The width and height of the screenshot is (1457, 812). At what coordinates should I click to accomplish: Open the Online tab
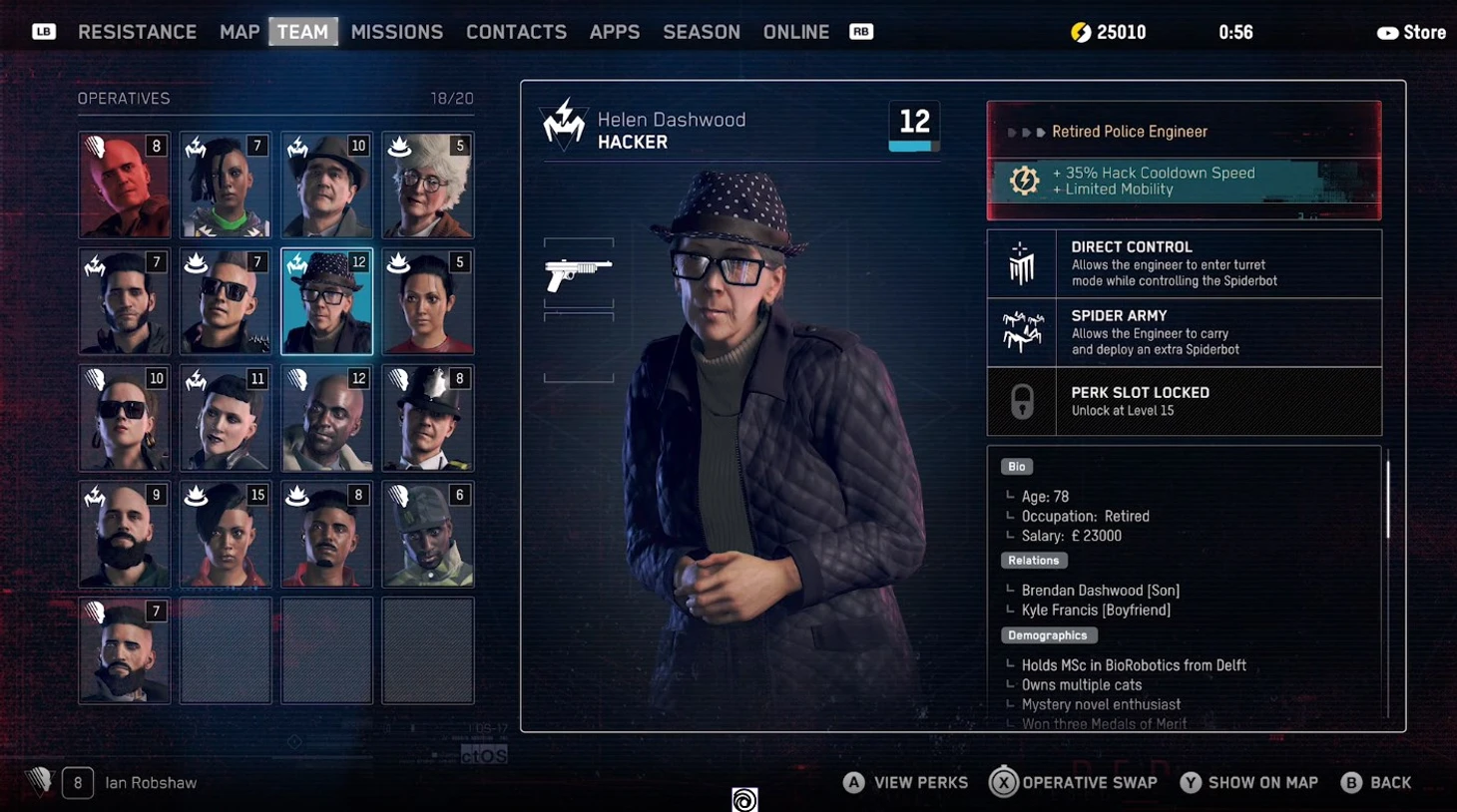[x=795, y=32]
